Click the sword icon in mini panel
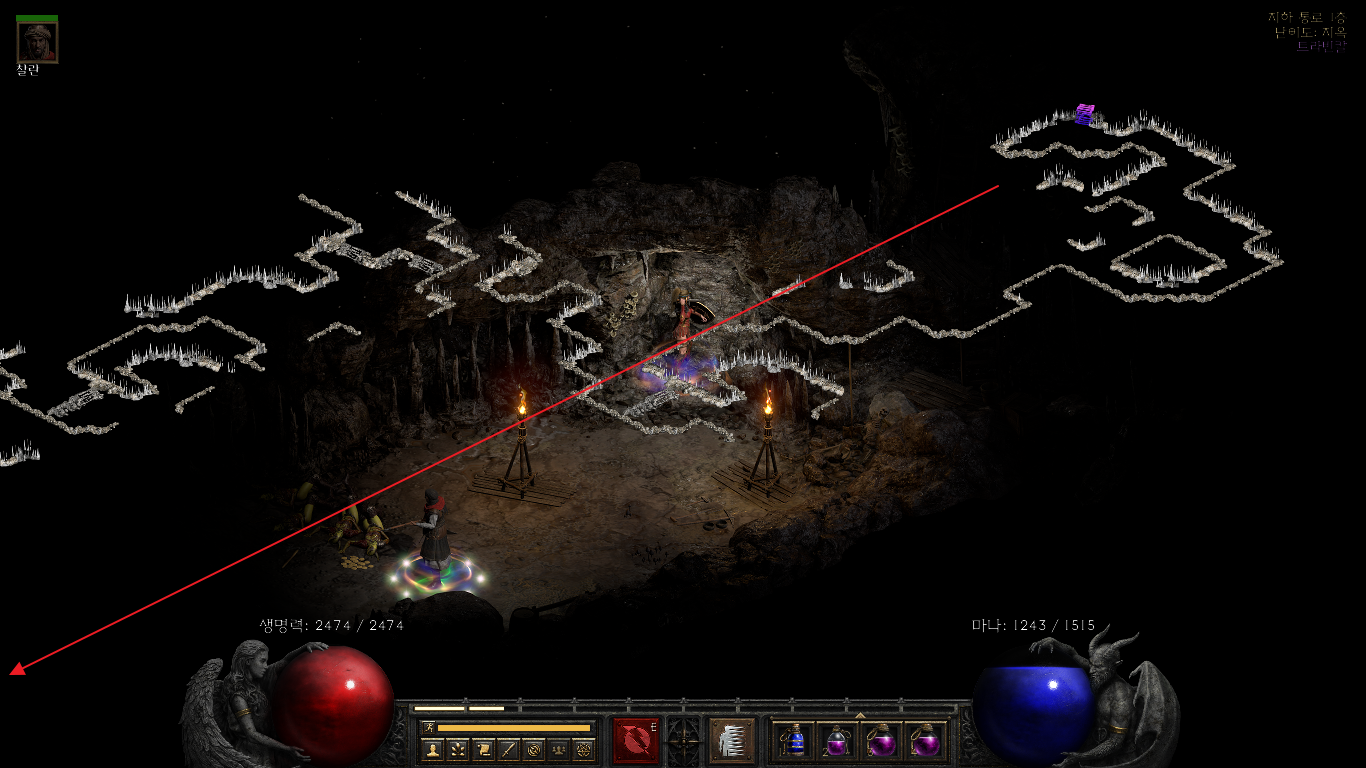This screenshot has height=768, width=1366. [508, 749]
